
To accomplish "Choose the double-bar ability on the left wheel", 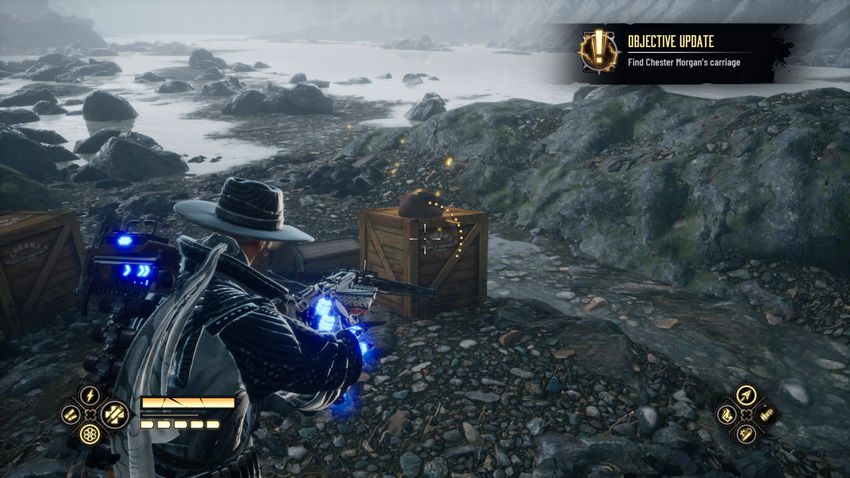I will [69, 414].
